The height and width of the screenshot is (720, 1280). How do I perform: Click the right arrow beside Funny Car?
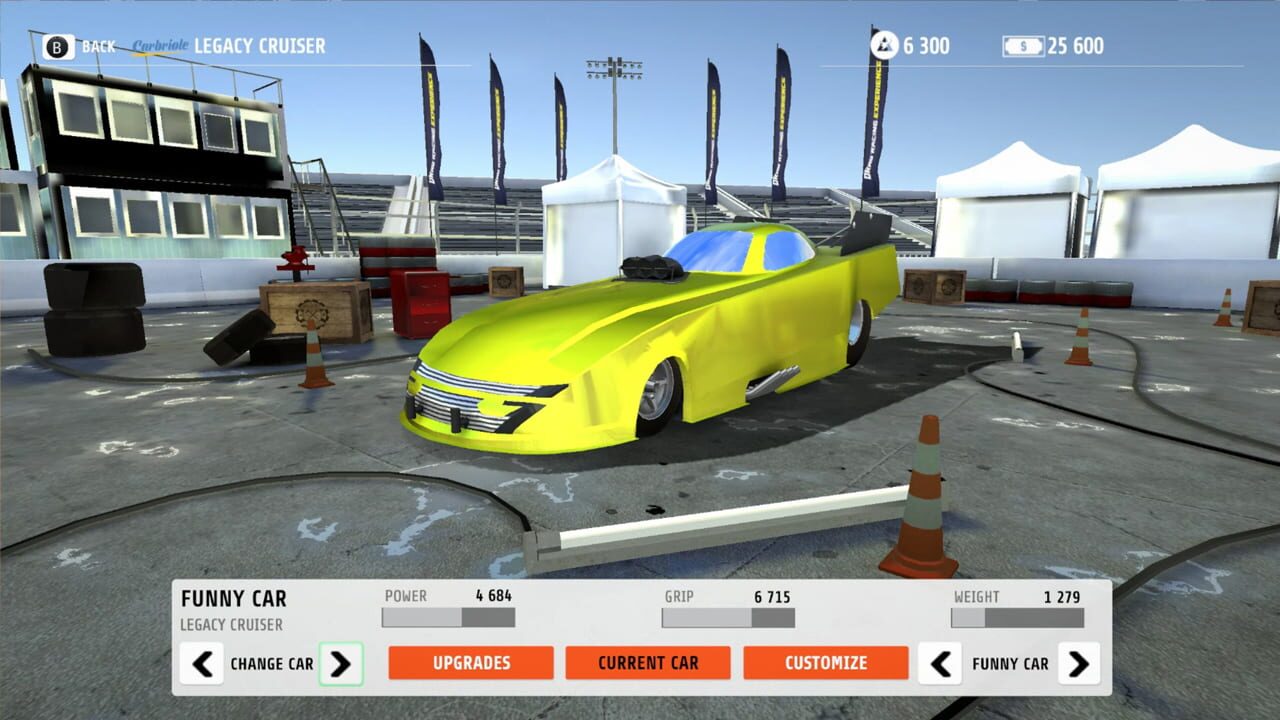(x=1078, y=663)
